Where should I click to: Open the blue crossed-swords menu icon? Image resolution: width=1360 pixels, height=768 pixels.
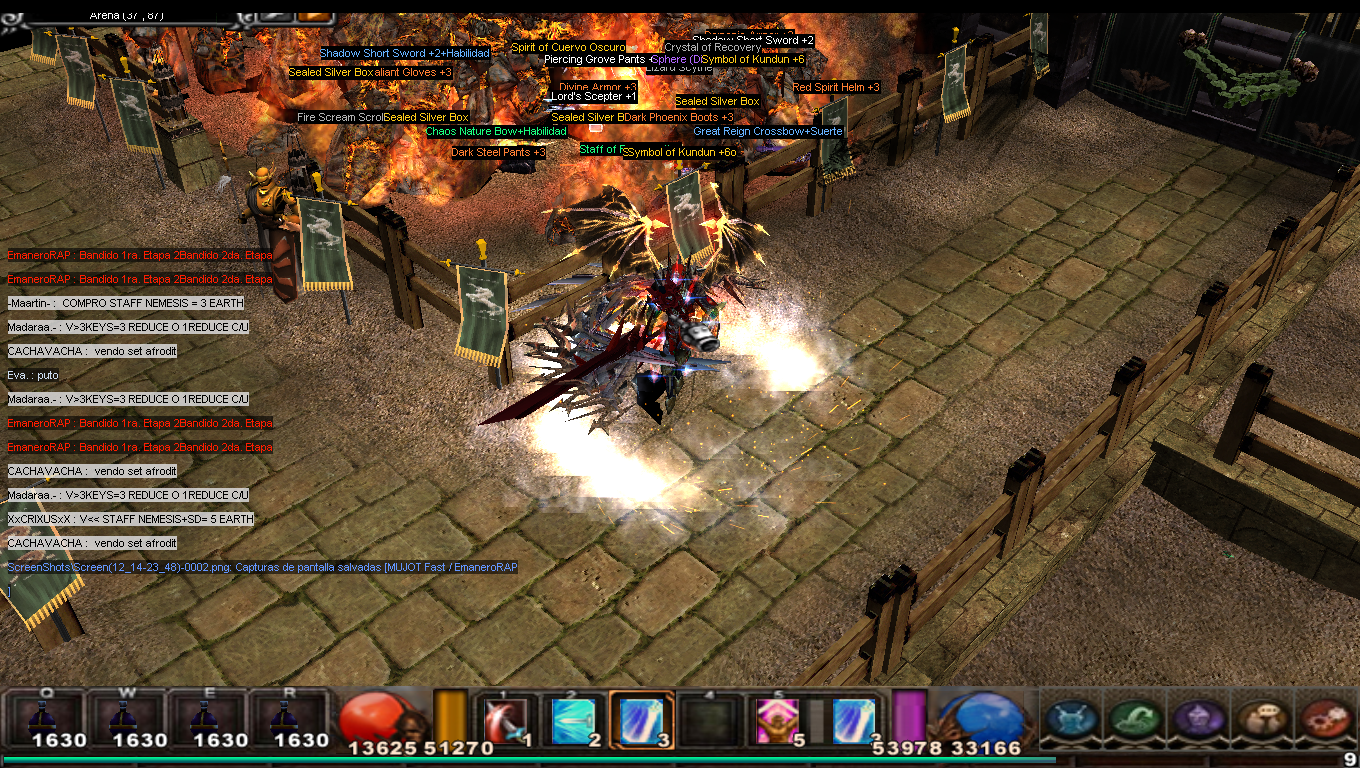click(1070, 718)
